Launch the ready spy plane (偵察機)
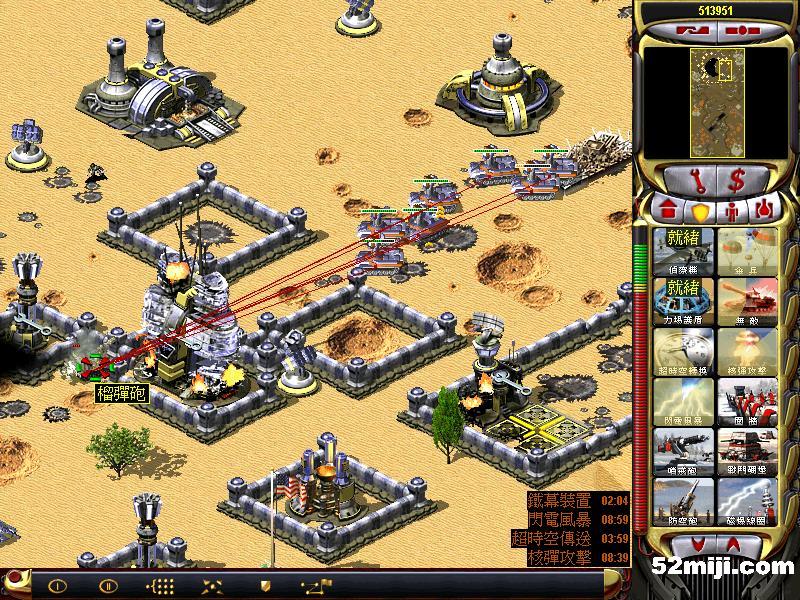The height and width of the screenshot is (600, 800). tap(684, 251)
